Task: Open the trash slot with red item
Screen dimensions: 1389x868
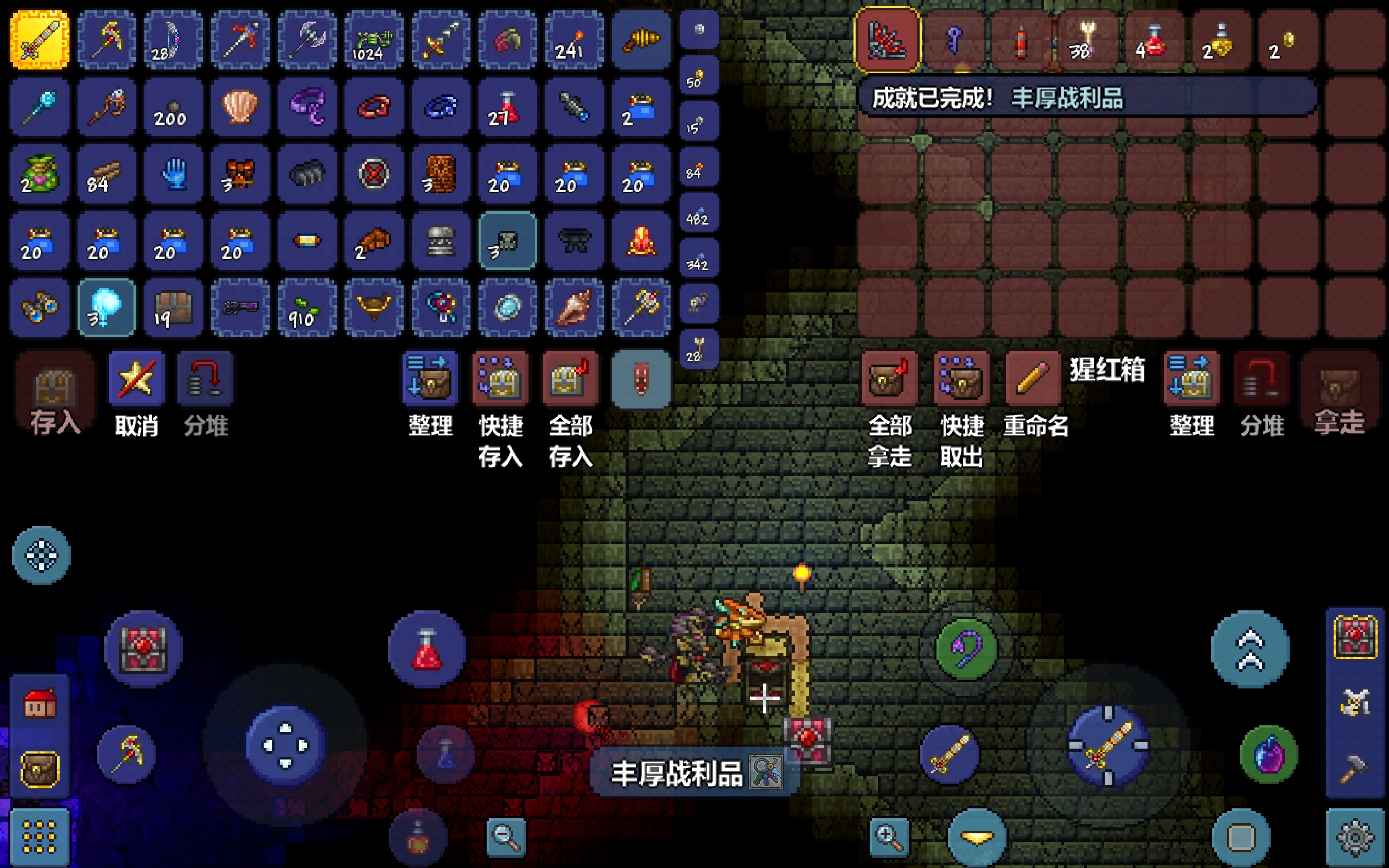Action: click(641, 379)
